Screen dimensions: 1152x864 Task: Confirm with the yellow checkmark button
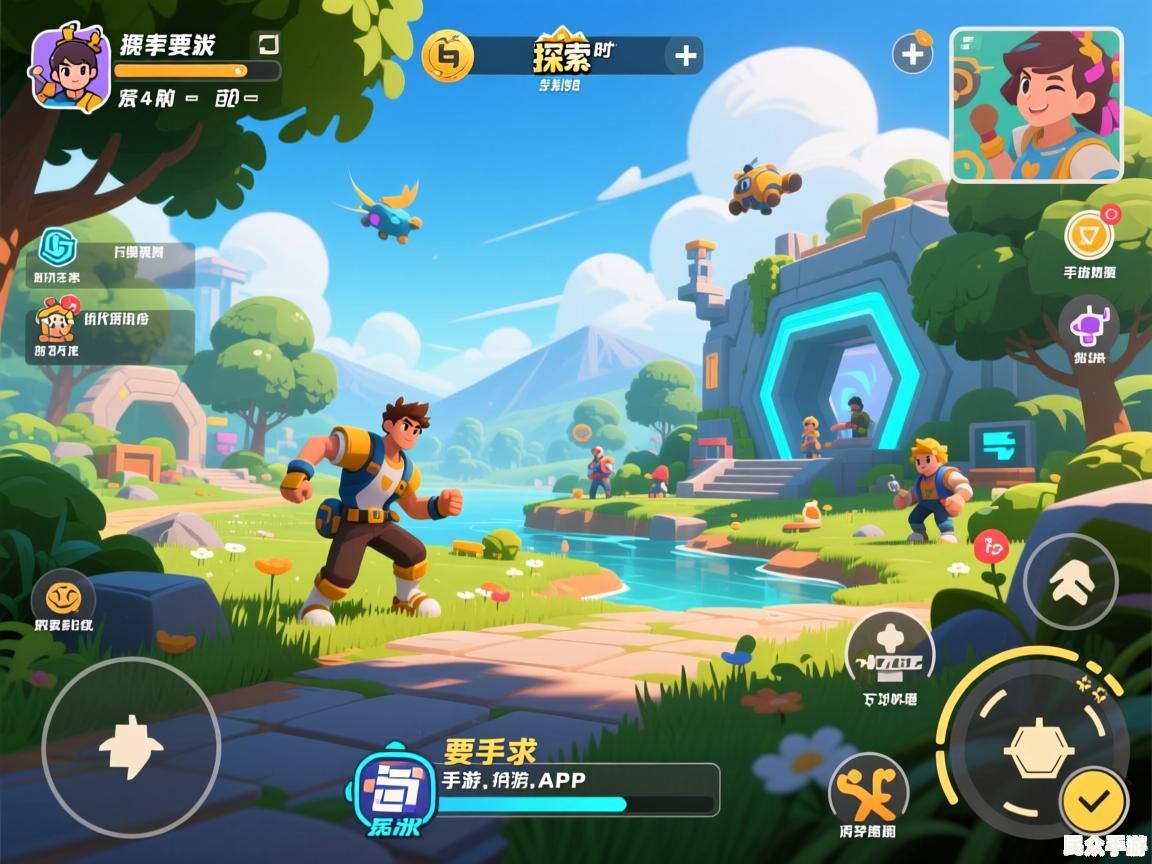click(x=1094, y=799)
